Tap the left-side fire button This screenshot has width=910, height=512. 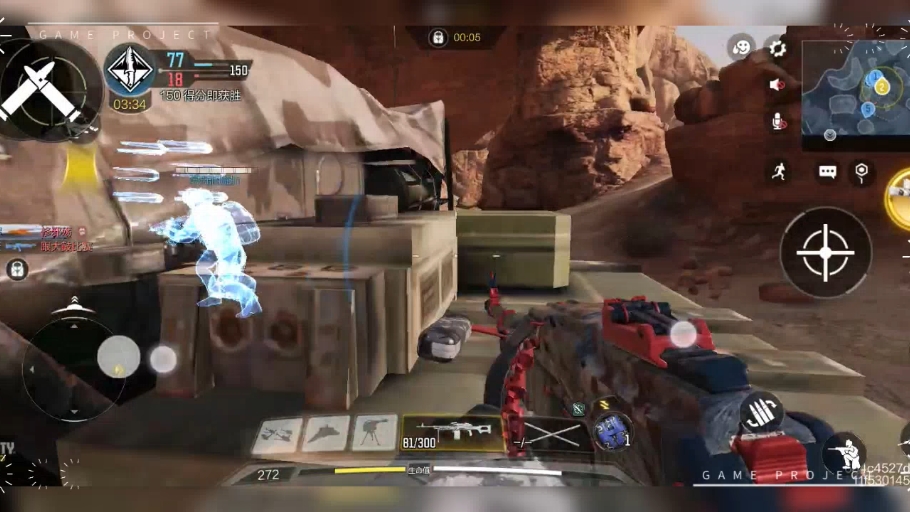click(163, 358)
